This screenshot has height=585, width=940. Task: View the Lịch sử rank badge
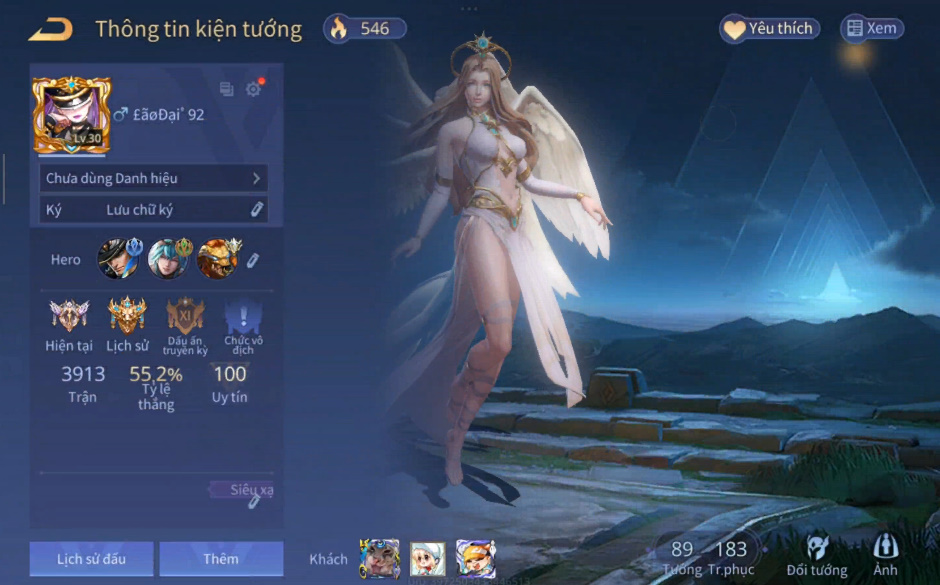click(127, 316)
